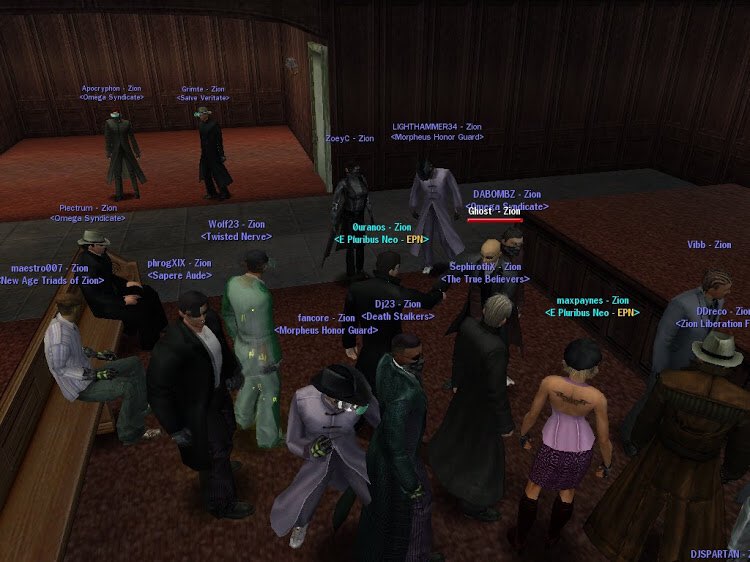
Task: Target the maxpaynes nameplate
Action: click(x=592, y=300)
